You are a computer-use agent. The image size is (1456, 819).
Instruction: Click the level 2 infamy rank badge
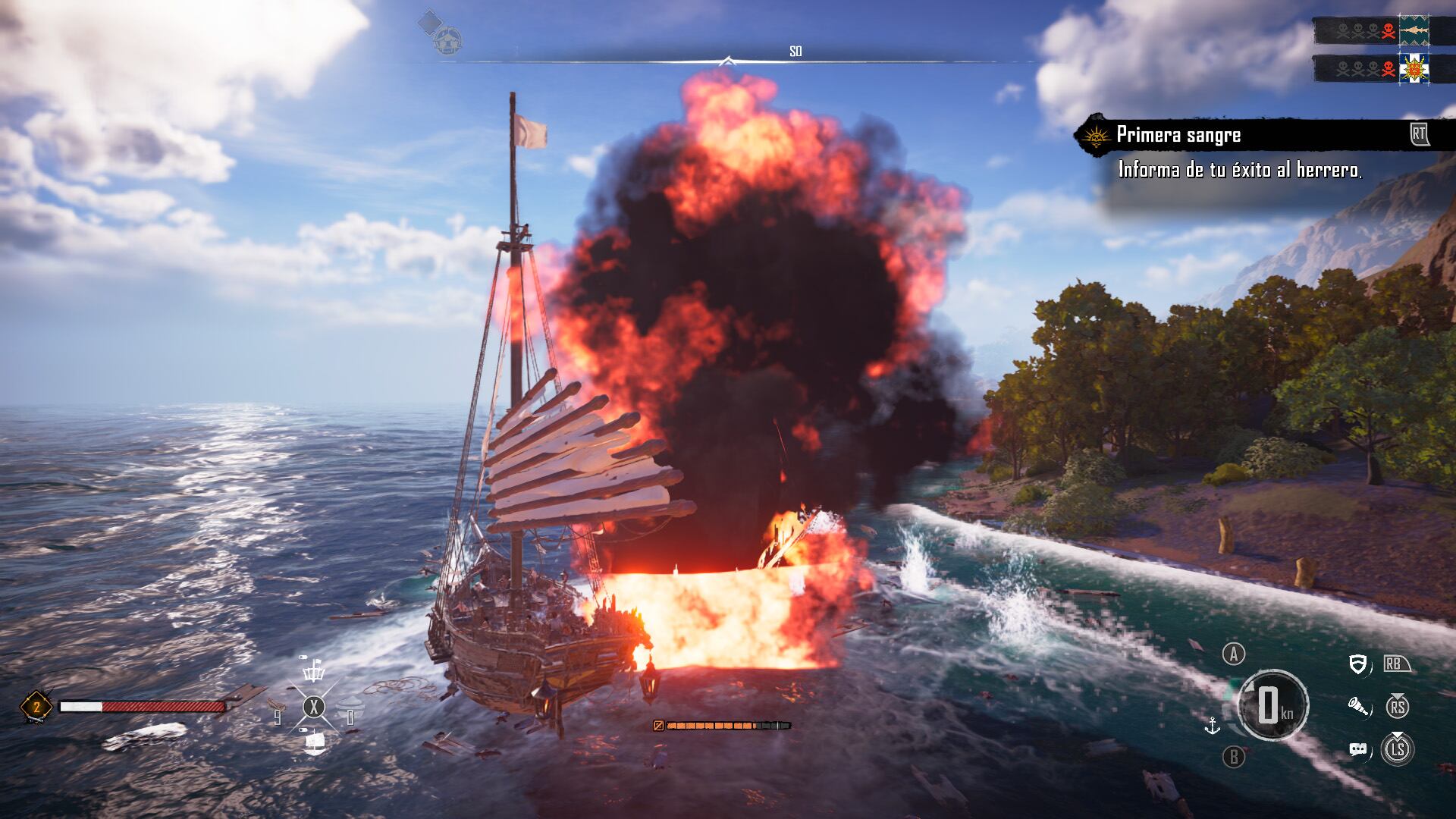36,708
